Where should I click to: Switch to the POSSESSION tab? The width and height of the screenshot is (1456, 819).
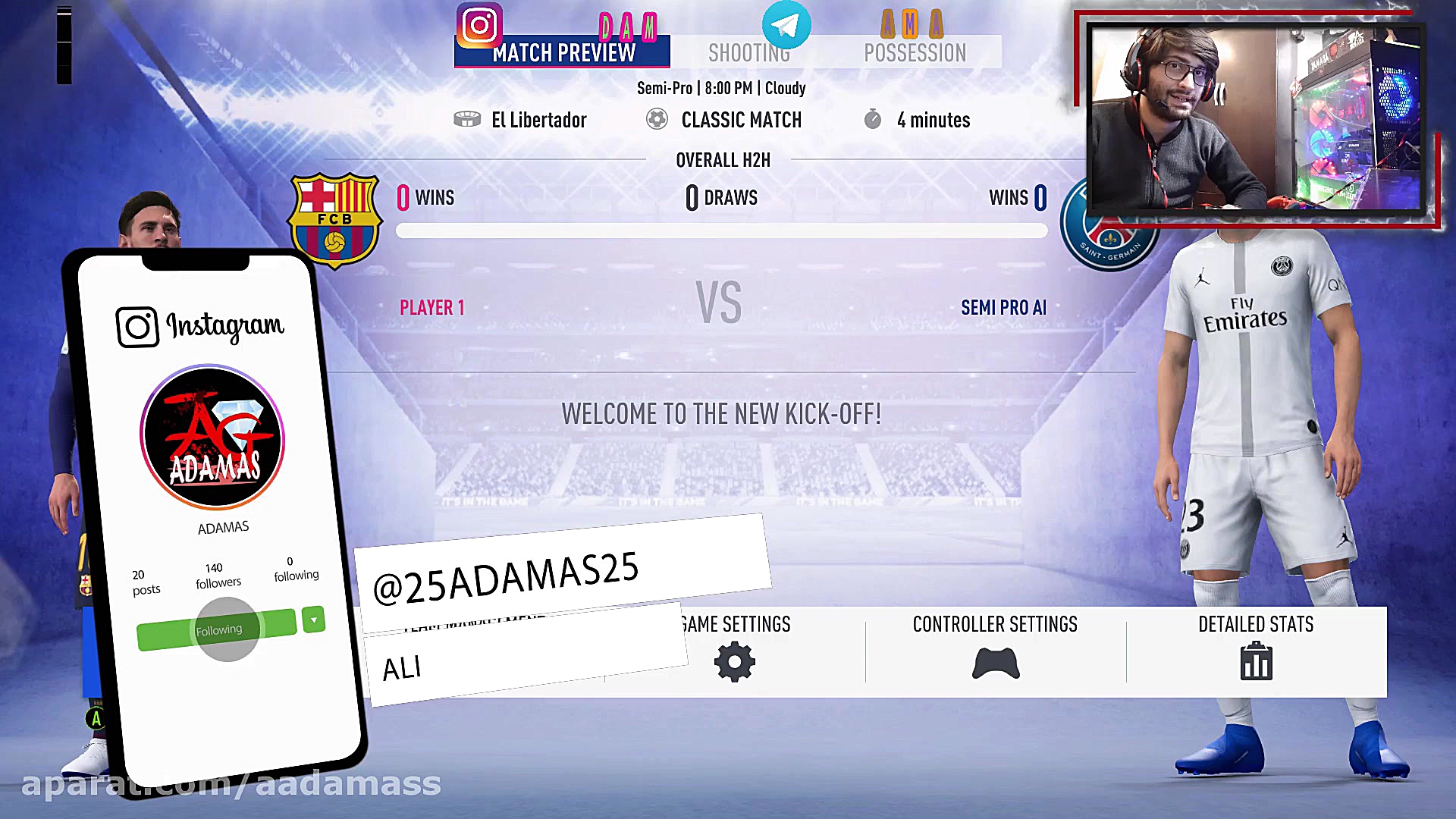click(915, 52)
